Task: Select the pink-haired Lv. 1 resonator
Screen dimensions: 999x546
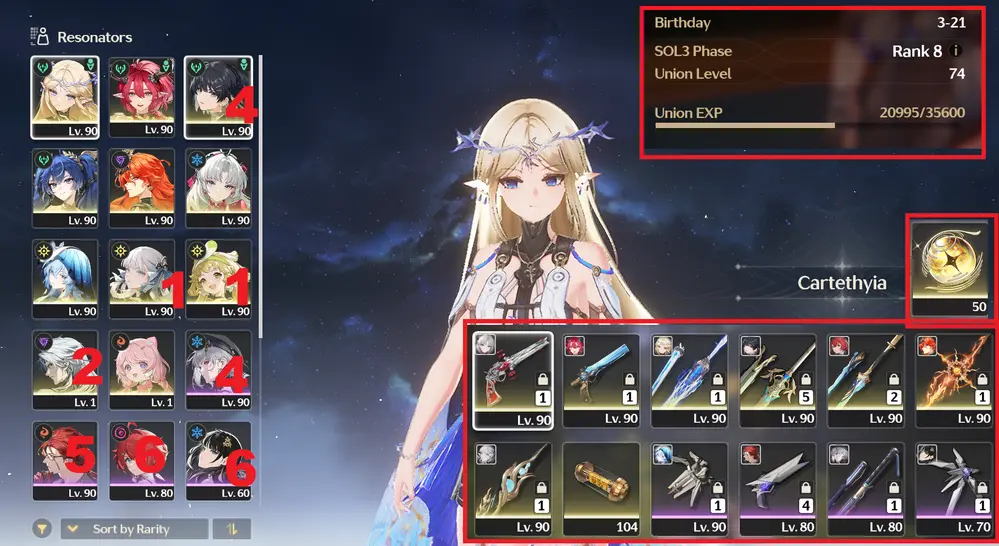Action: tap(142, 370)
